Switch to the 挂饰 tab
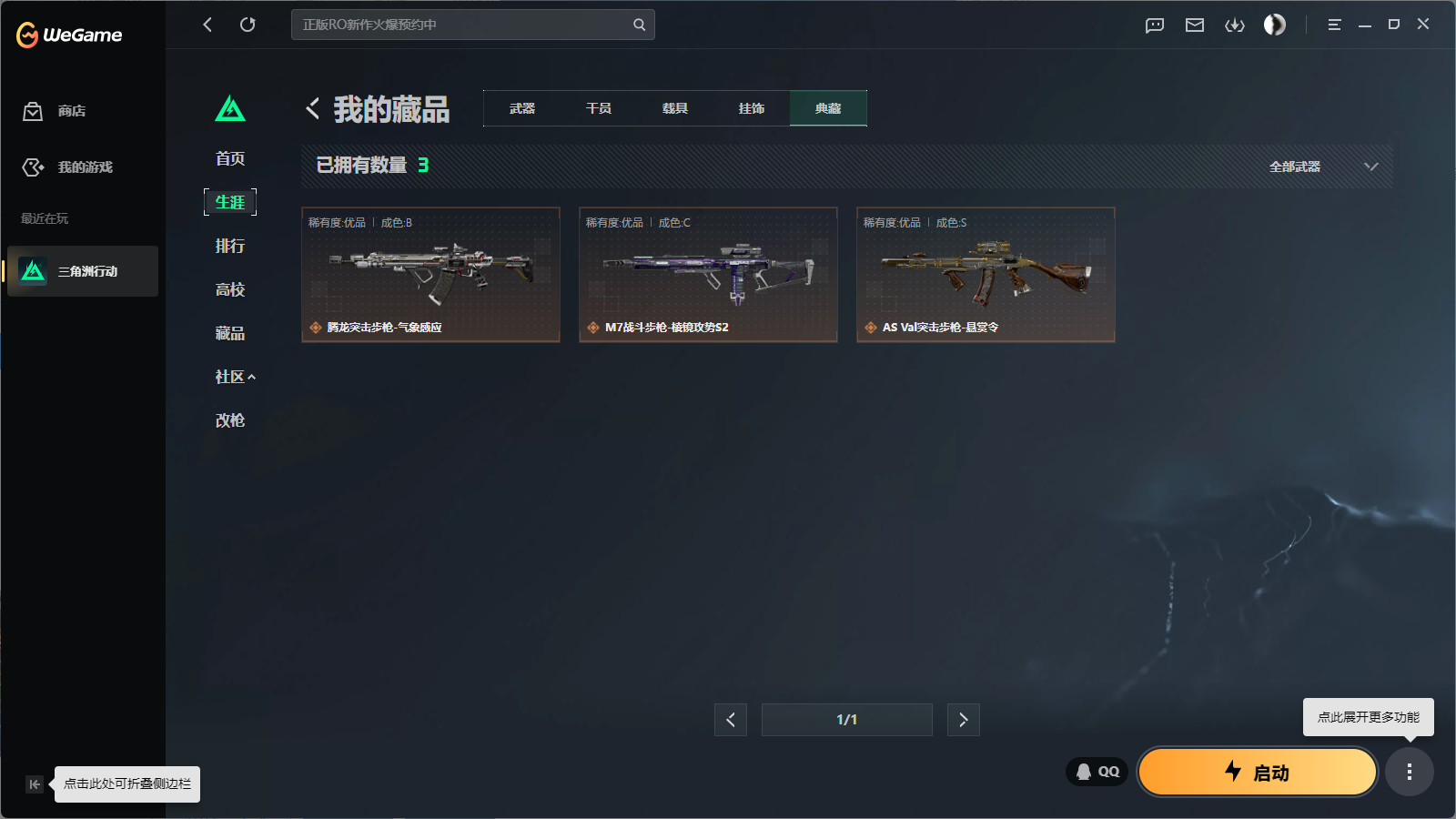1456x819 pixels. coord(752,107)
